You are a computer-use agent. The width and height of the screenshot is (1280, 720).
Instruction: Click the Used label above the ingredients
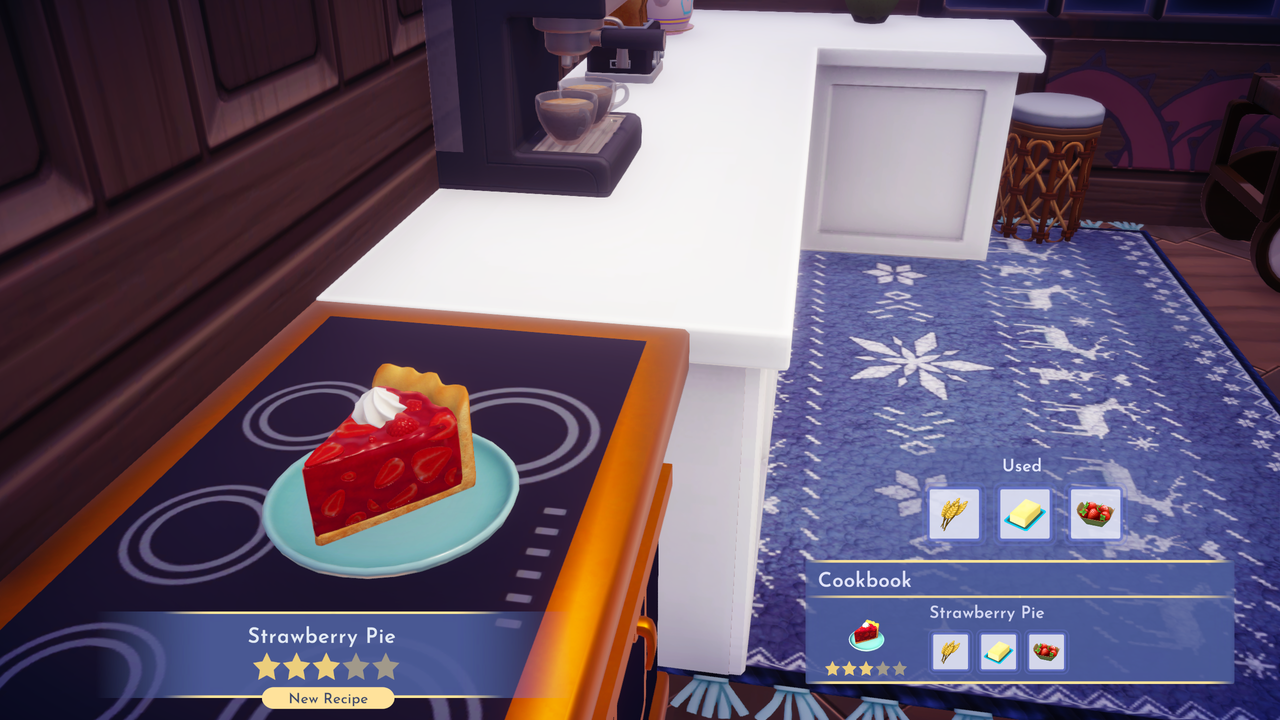coord(1022,465)
